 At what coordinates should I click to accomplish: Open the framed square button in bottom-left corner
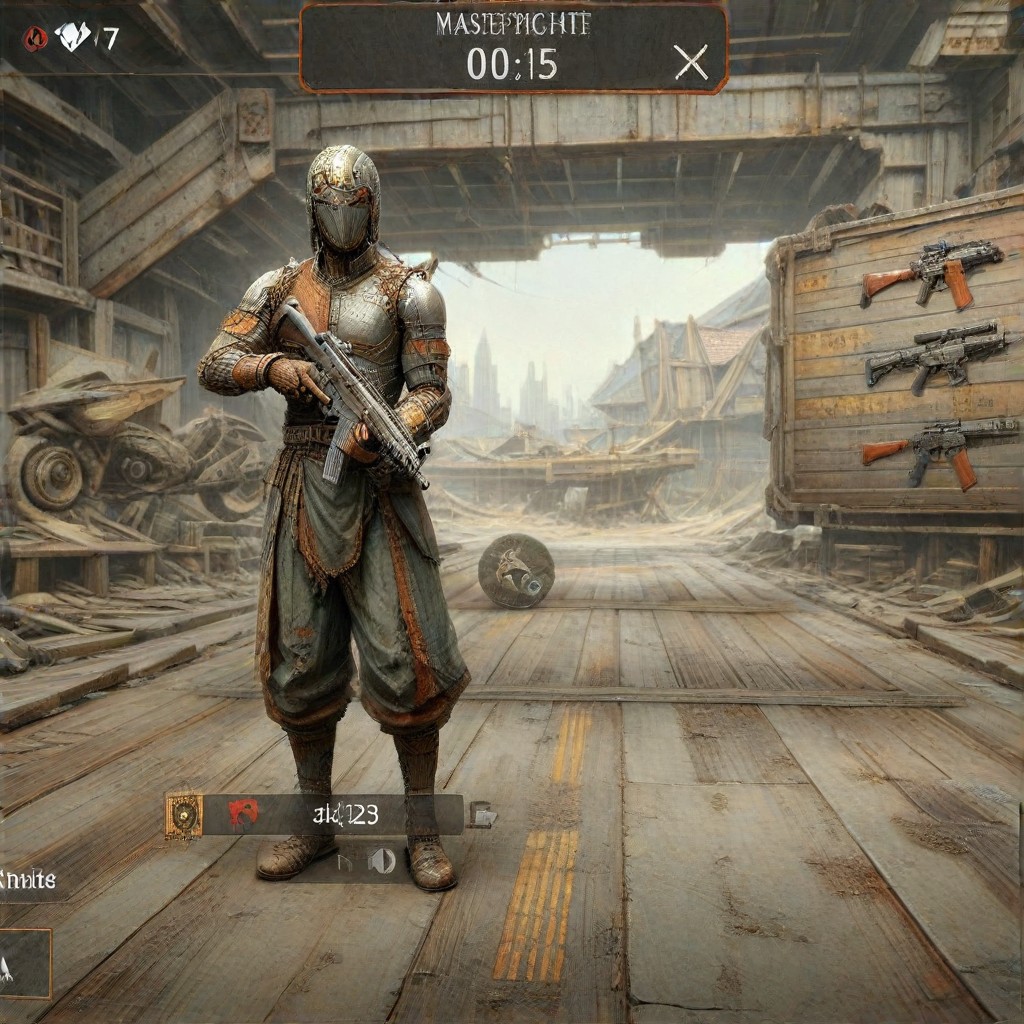click(24, 964)
